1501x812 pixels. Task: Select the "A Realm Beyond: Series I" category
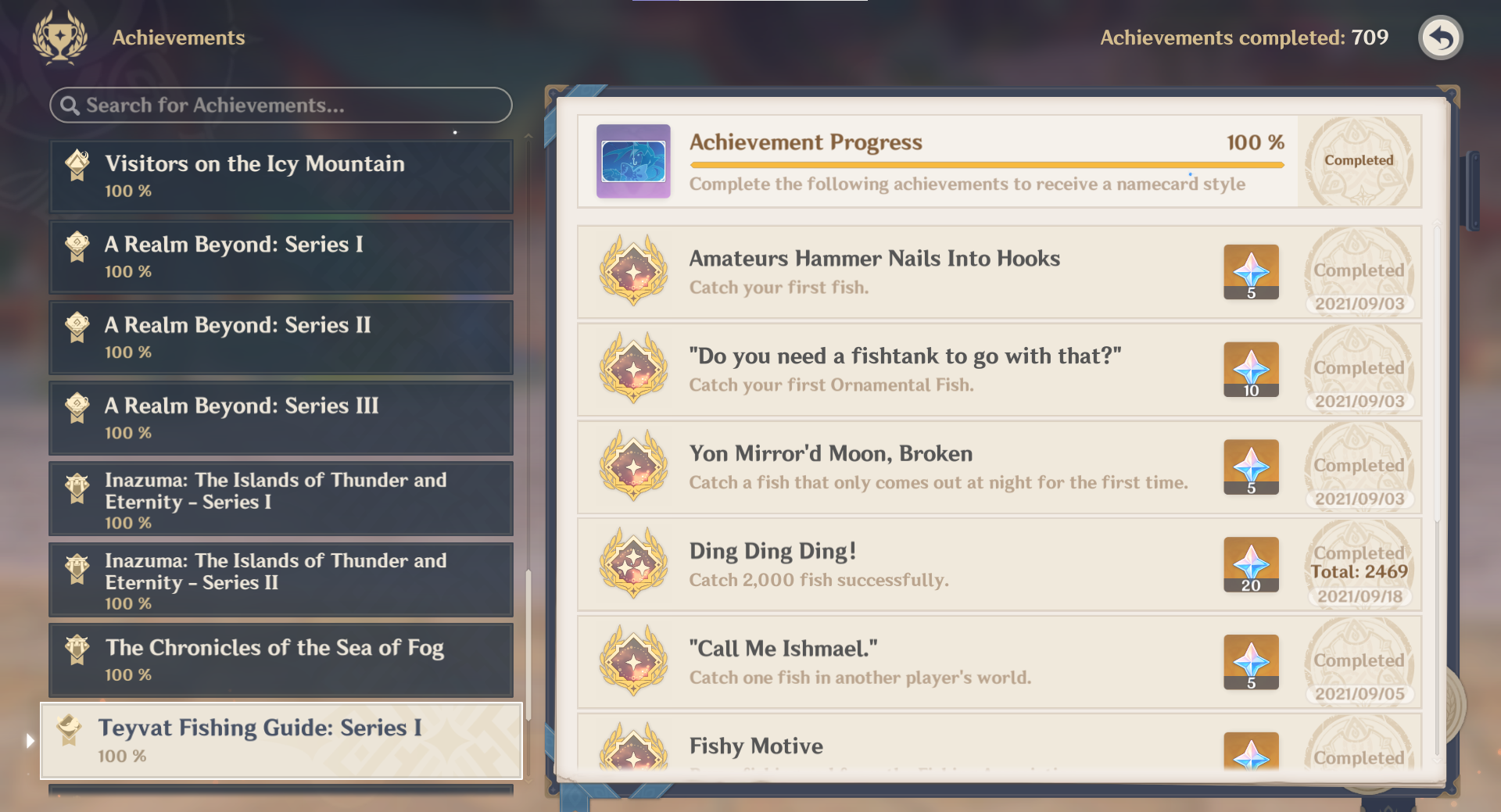[281, 256]
